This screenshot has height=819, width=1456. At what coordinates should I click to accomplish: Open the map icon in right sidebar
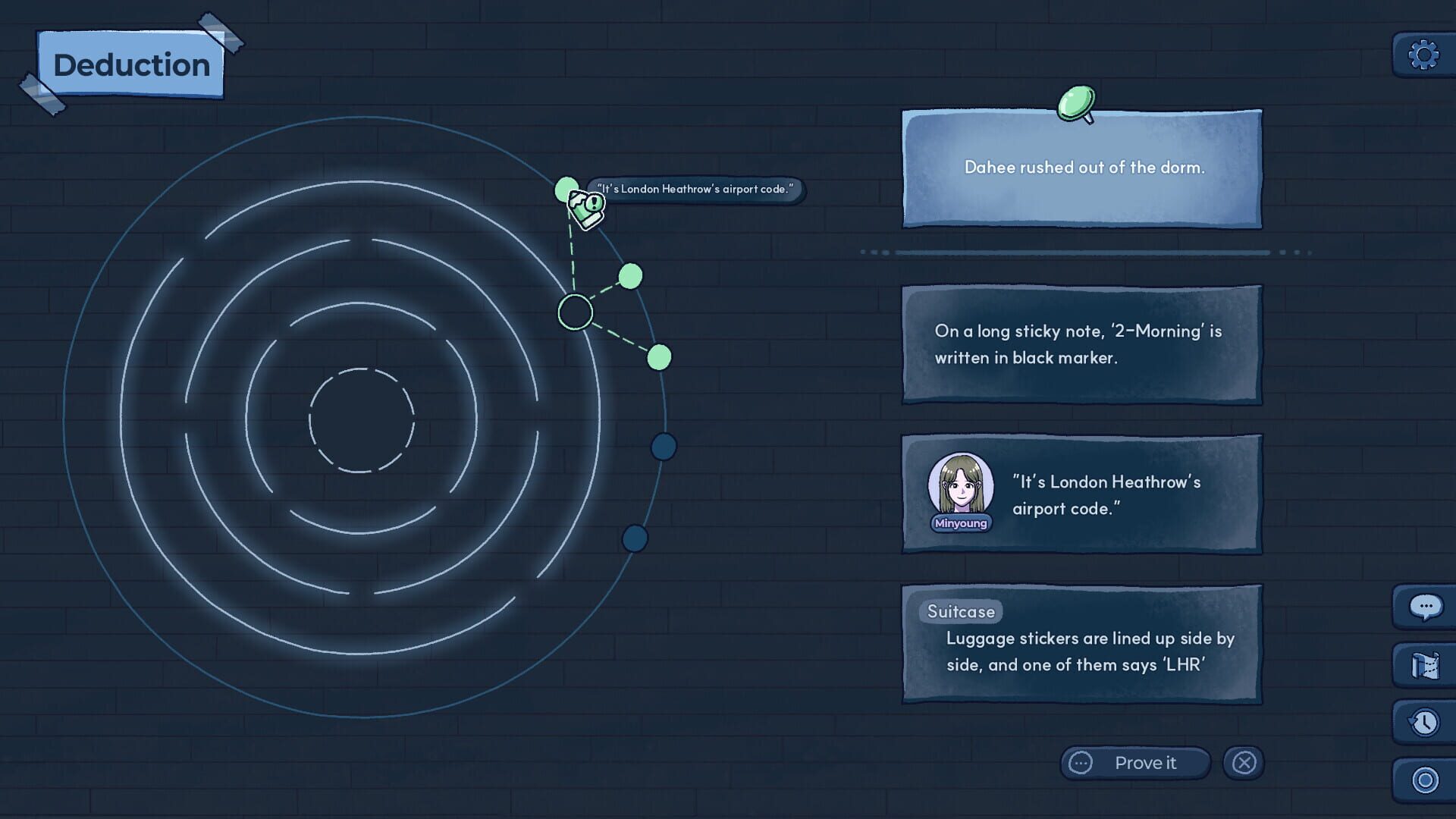[1424, 664]
